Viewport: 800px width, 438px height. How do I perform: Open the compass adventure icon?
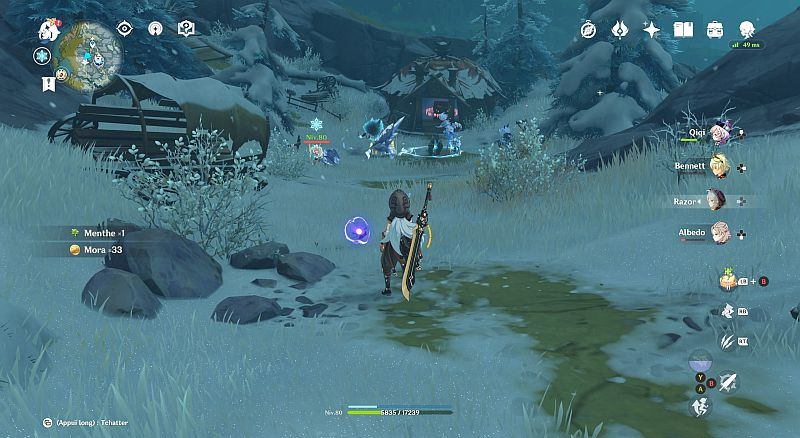point(588,30)
